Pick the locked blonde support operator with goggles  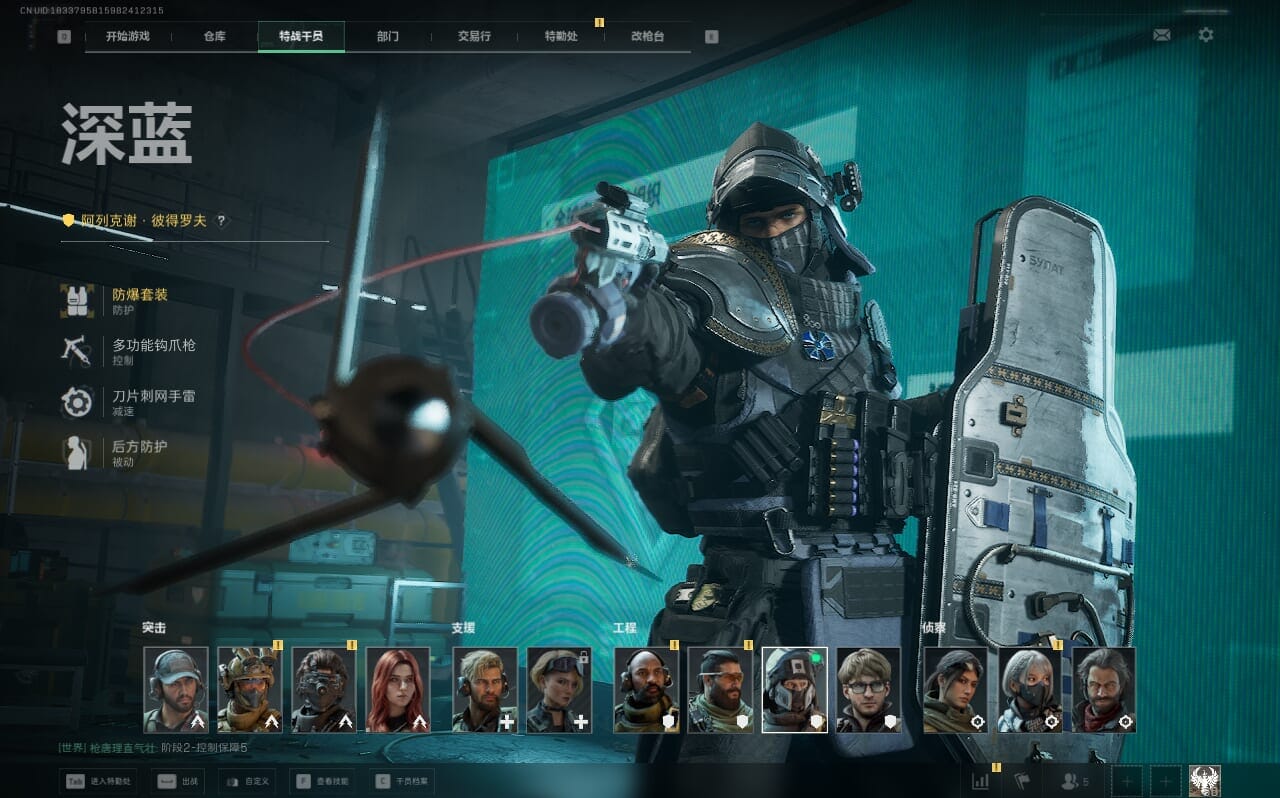click(x=559, y=689)
